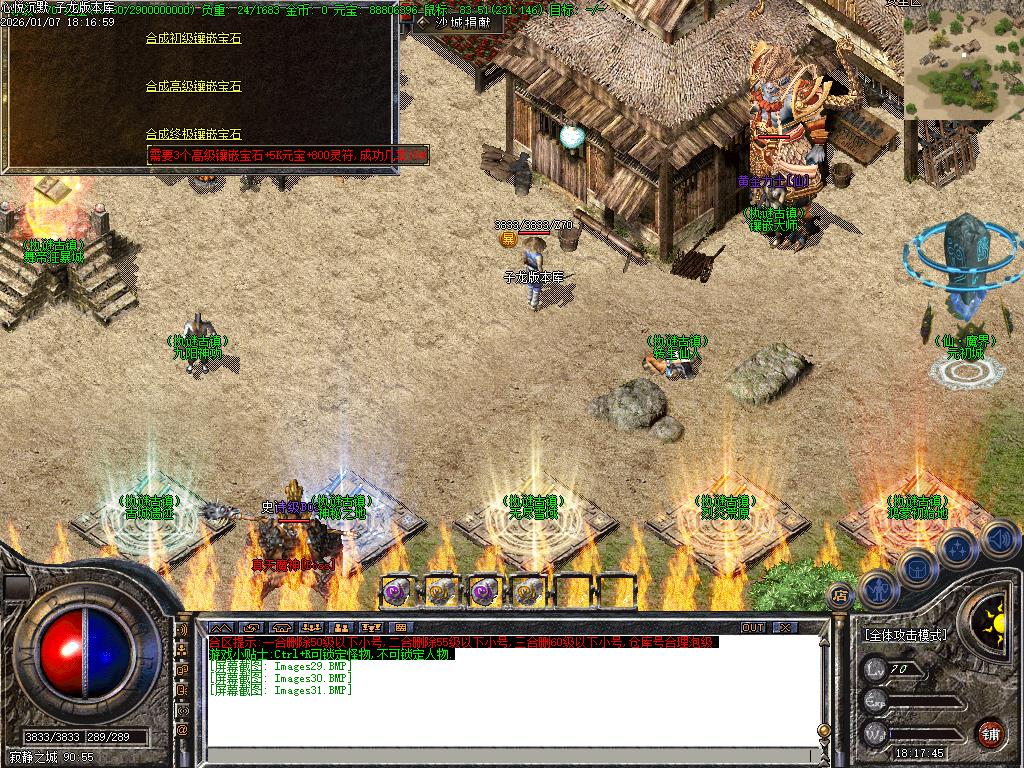This screenshot has height=768, width=1024.
Task: Click the OUT button above chat
Action: pos(752,628)
